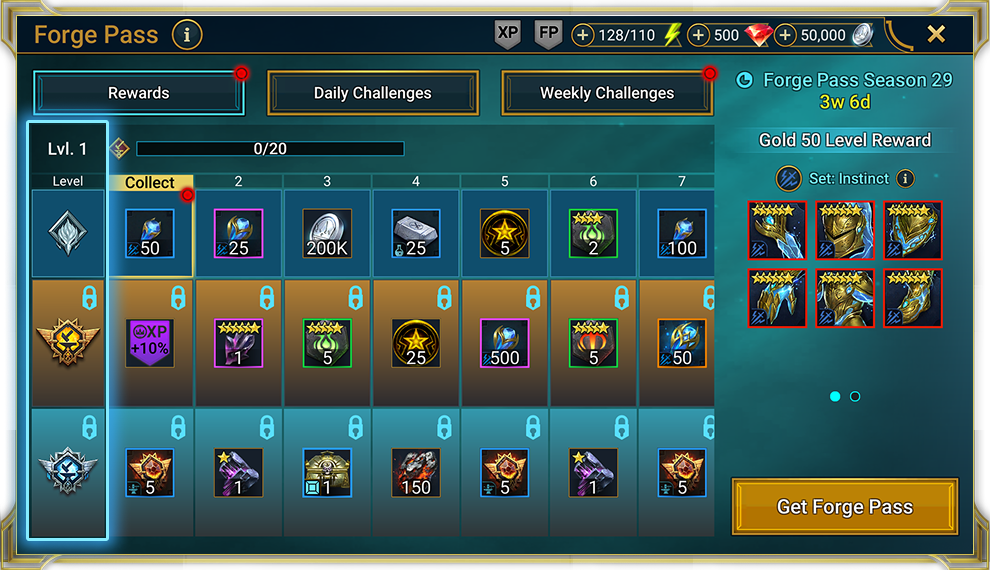Collect the level 1 reward of 50
The width and height of the screenshot is (990, 570).
[x=150, y=234]
